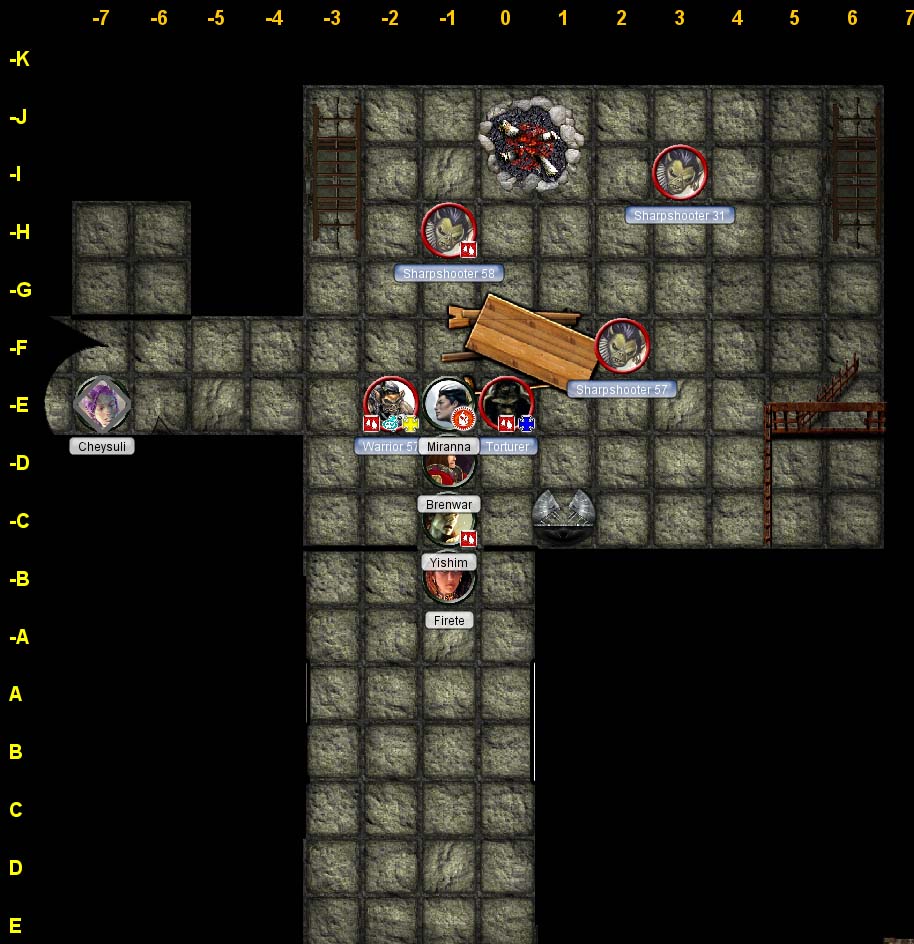The height and width of the screenshot is (944, 914).
Task: Target the Torturer enemy token
Action: point(507,402)
